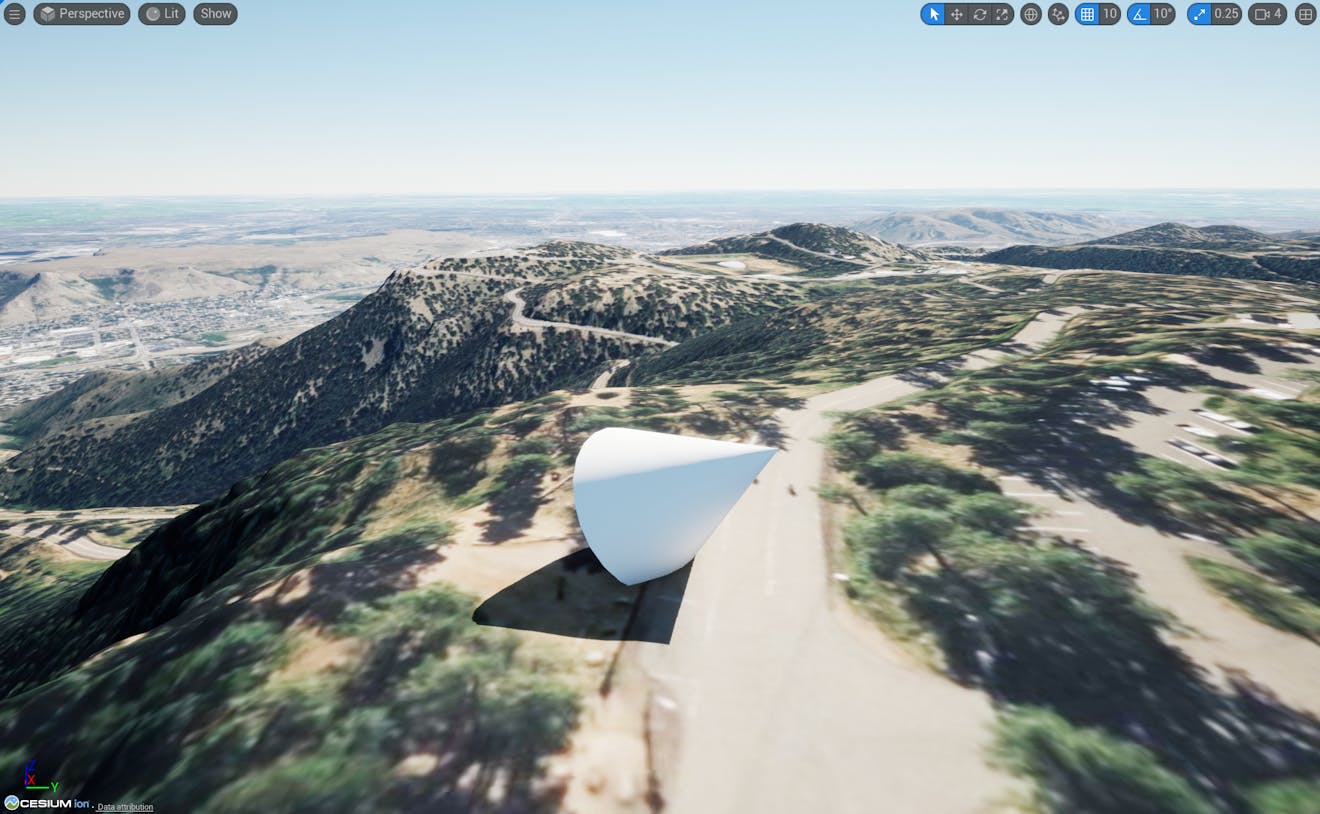Toggle scale snapping

[x=1197, y=14]
